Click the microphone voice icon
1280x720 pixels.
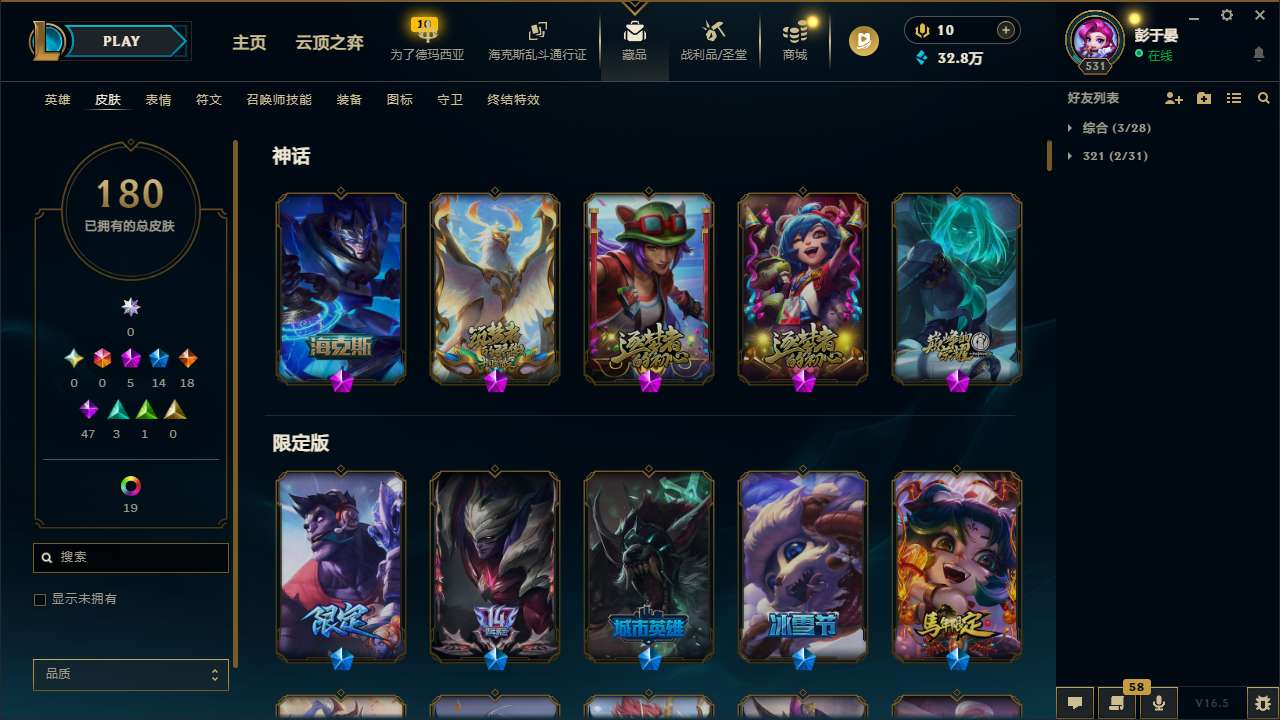coord(1158,703)
